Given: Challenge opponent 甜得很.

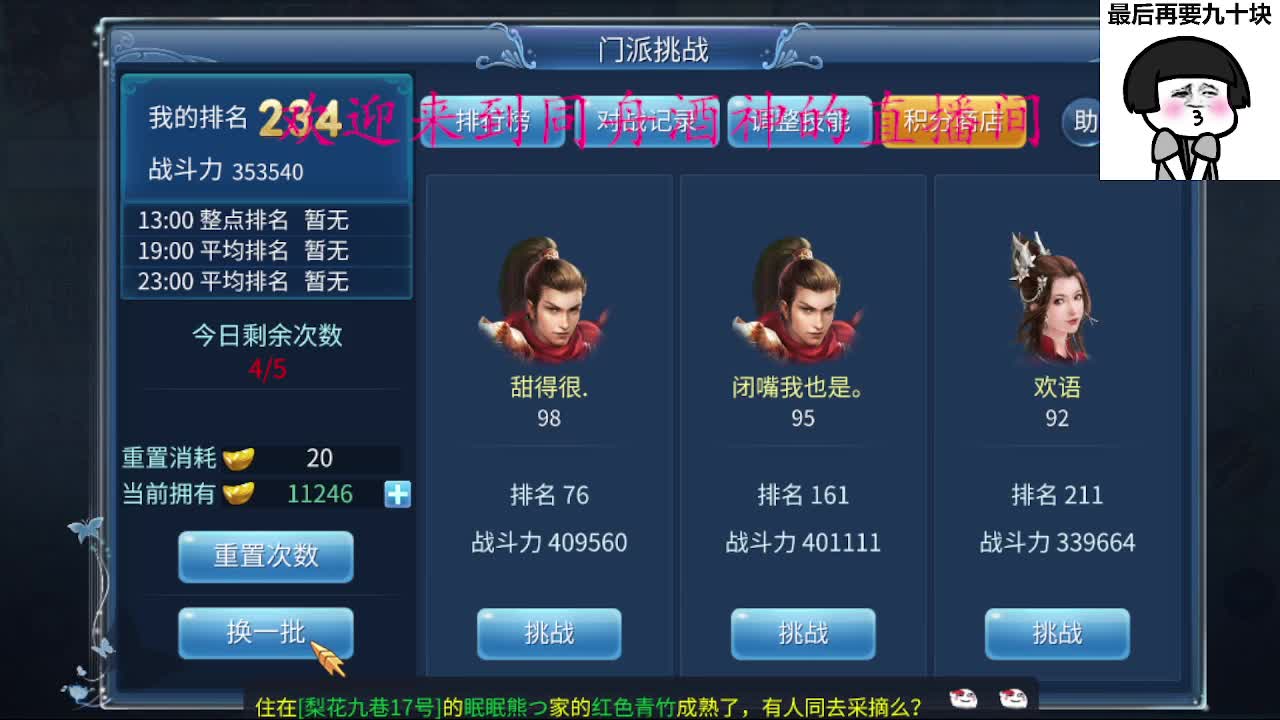Looking at the screenshot, I should 548,634.
